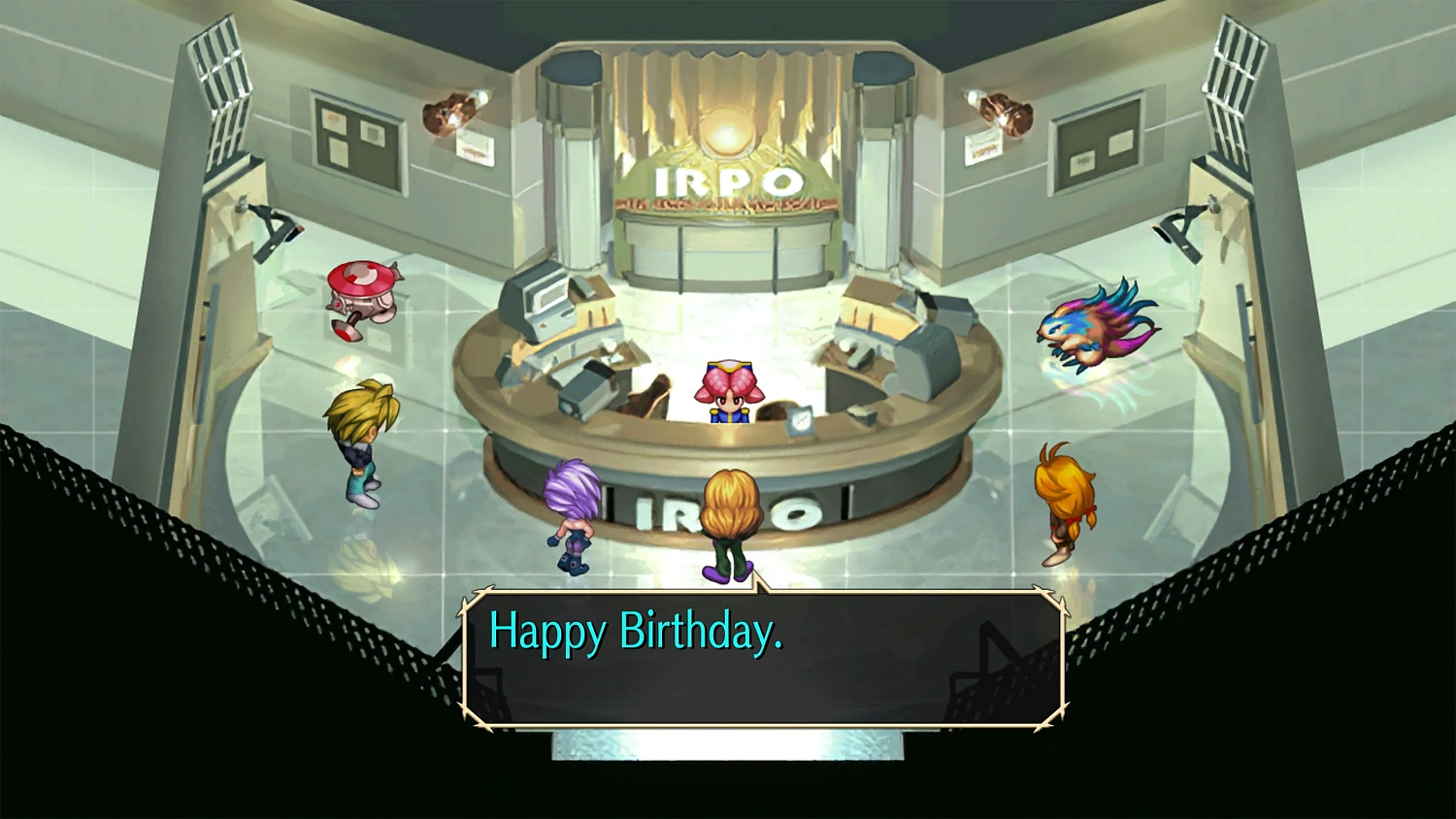This screenshot has height=819, width=1456.
Task: Click the right wall-mounted security camera
Action: 1182,228
